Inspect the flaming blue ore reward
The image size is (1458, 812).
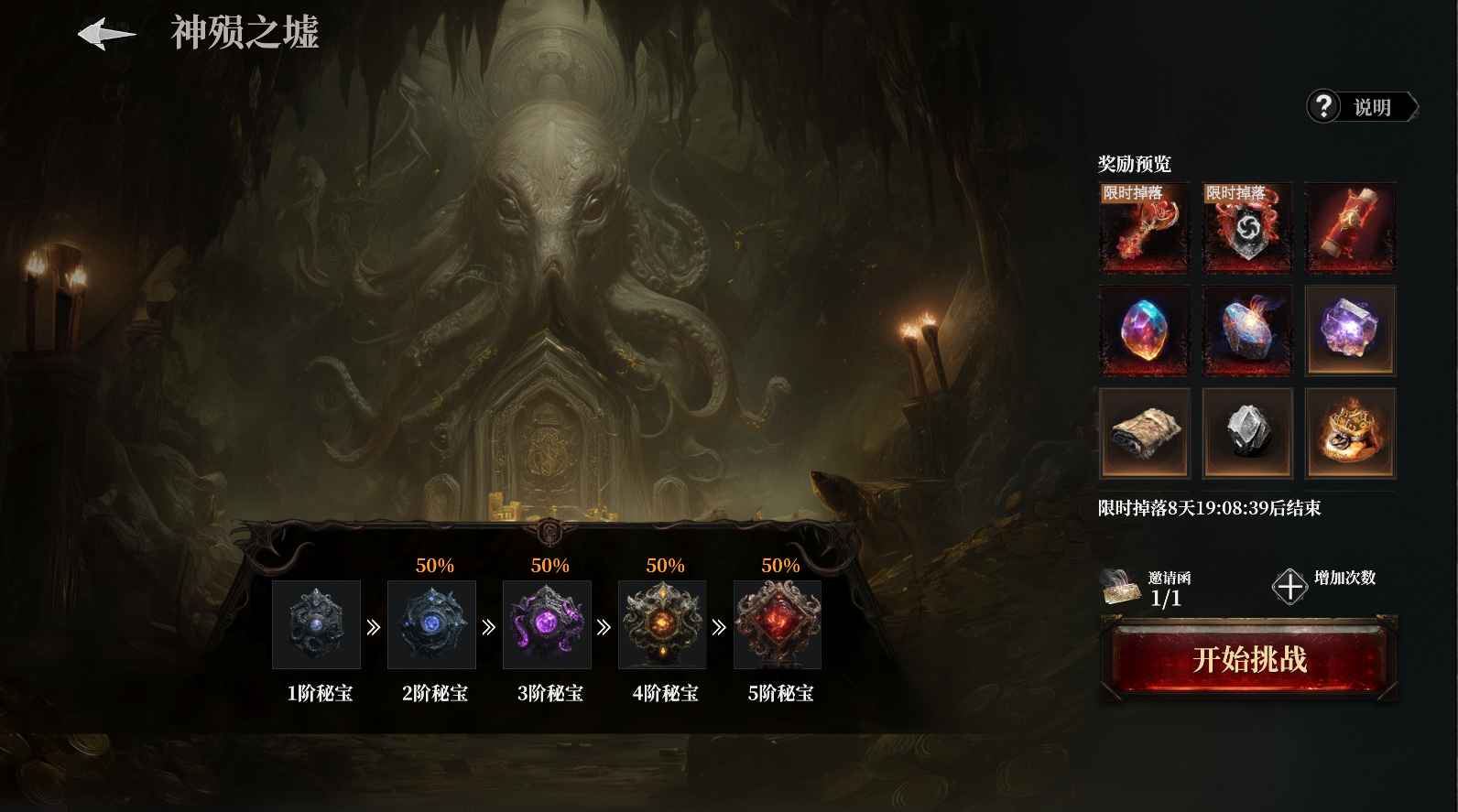point(1247,330)
